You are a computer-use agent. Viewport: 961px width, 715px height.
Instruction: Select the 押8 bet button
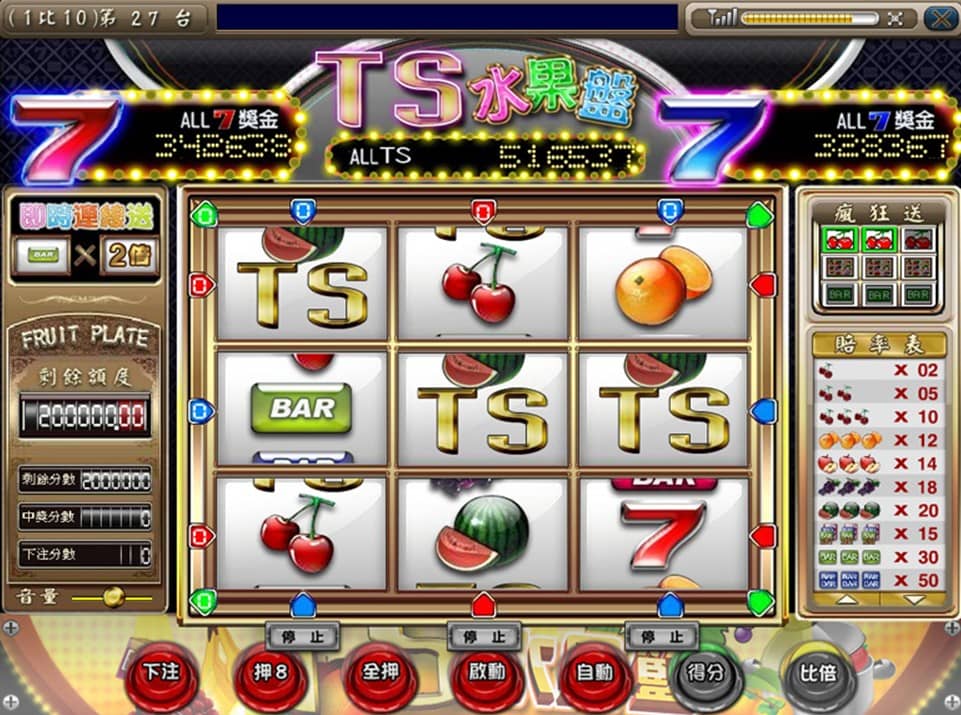[x=270, y=673]
